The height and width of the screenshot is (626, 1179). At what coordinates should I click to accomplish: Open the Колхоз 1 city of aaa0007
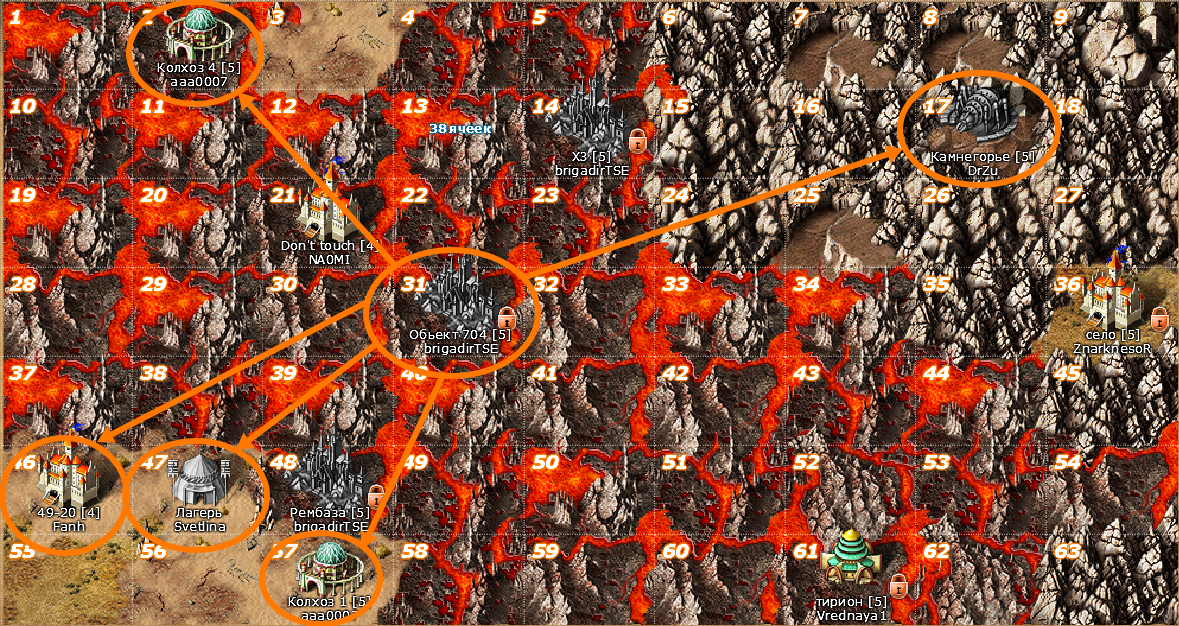(325, 566)
